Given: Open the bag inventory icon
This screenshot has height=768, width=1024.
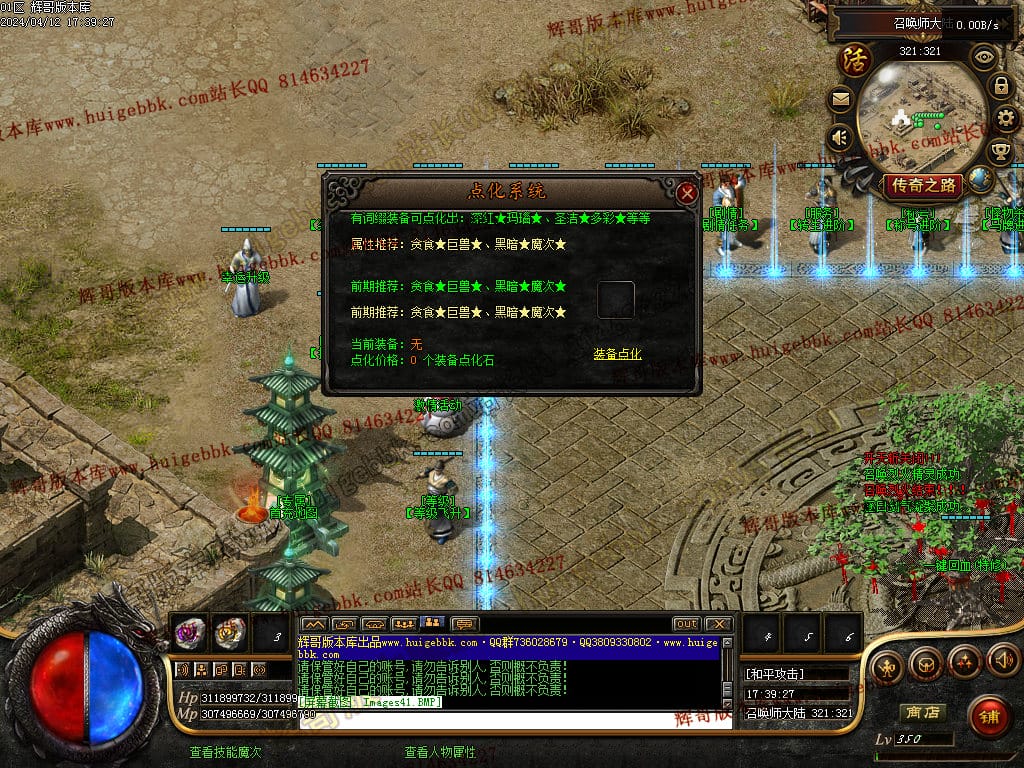Looking at the screenshot, I should pos(925,662).
